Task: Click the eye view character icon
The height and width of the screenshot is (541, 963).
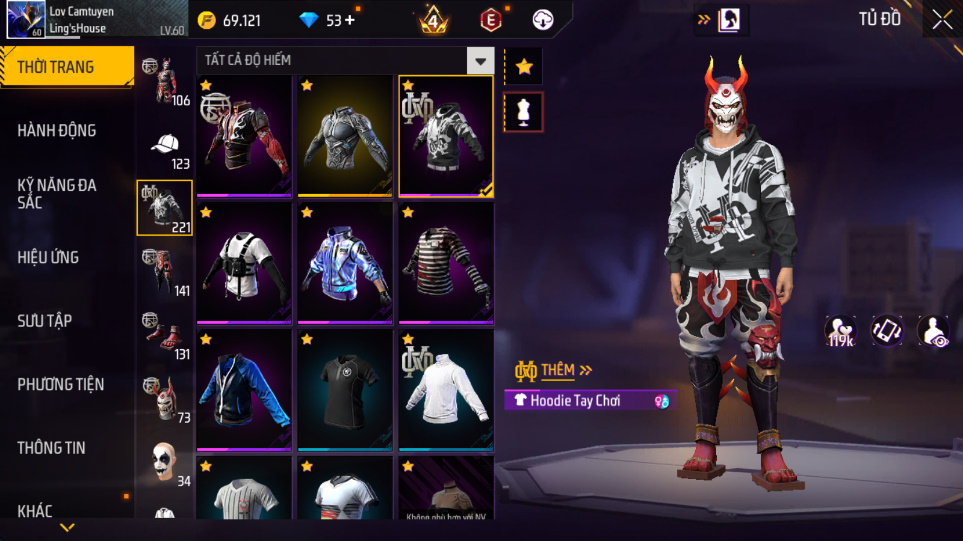Action: click(933, 331)
